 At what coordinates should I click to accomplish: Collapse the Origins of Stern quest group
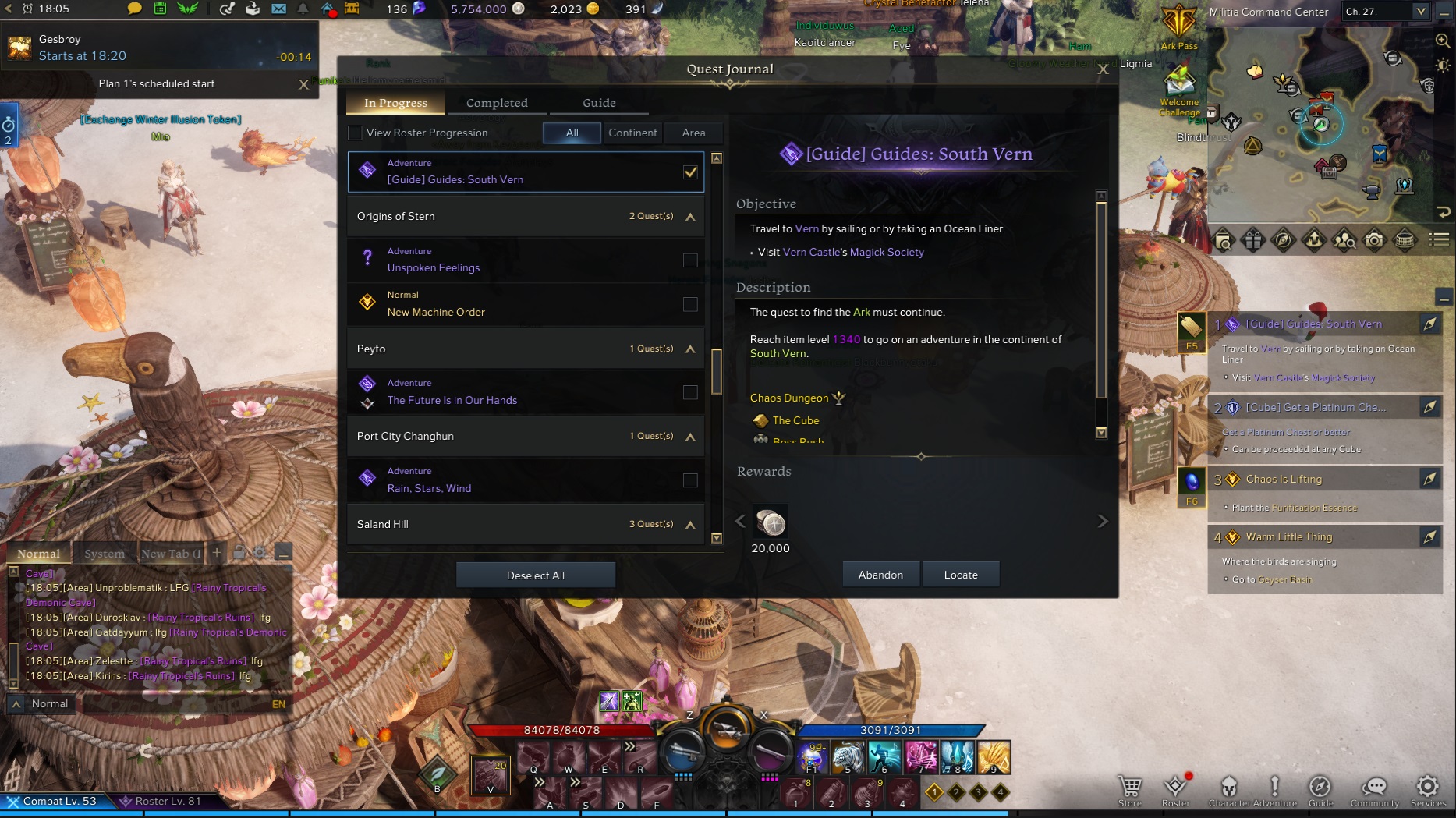[x=689, y=216]
